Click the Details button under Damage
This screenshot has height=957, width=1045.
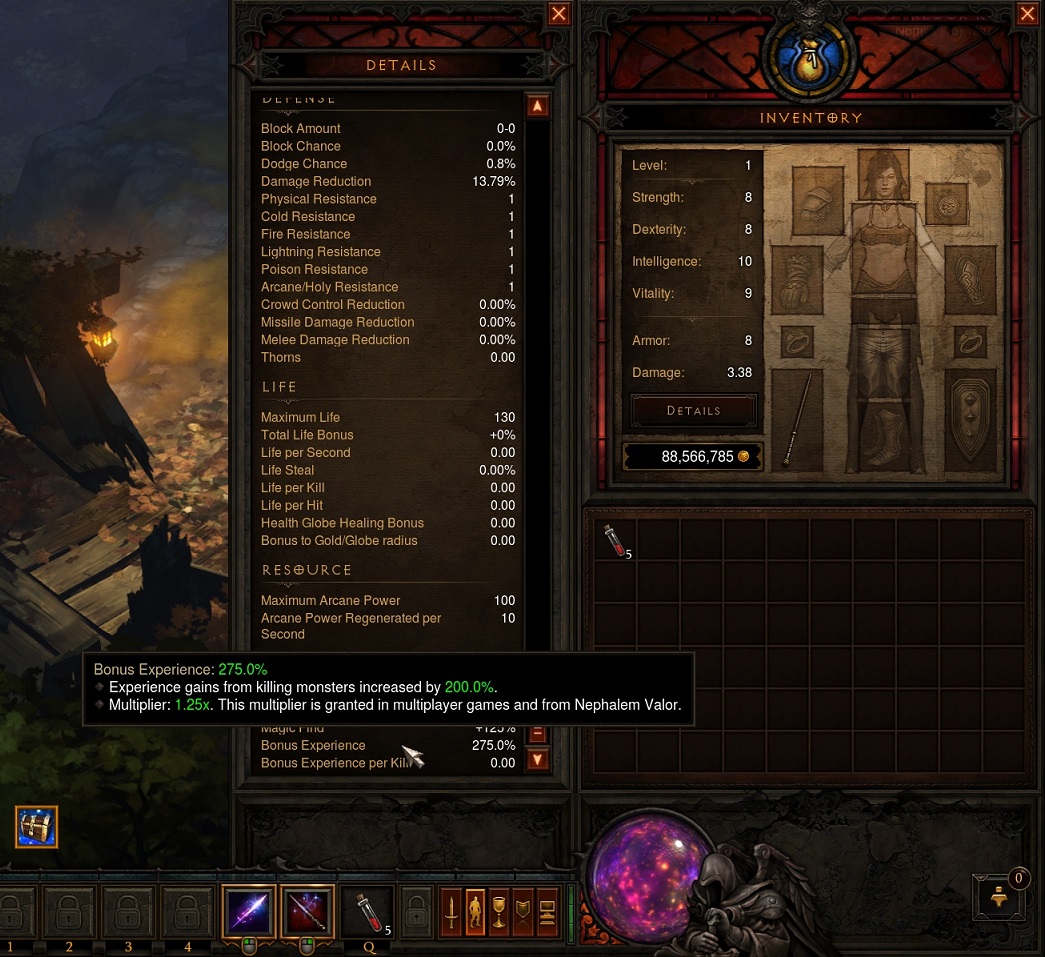click(693, 411)
